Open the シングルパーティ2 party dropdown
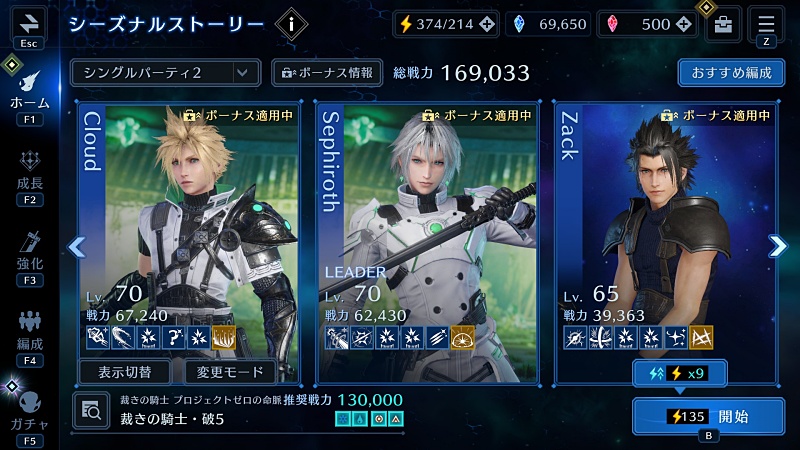The height and width of the screenshot is (450, 800). point(165,72)
